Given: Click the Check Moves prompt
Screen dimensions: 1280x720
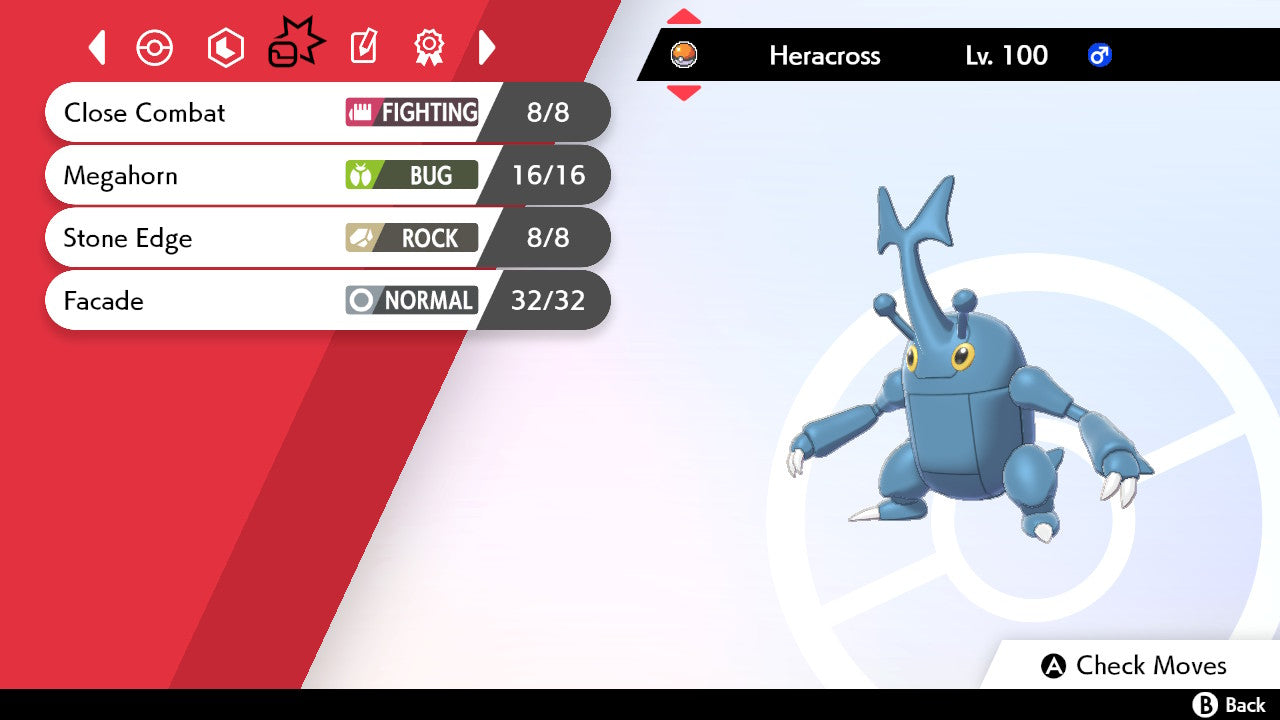Looking at the screenshot, I should [x=1133, y=666].
